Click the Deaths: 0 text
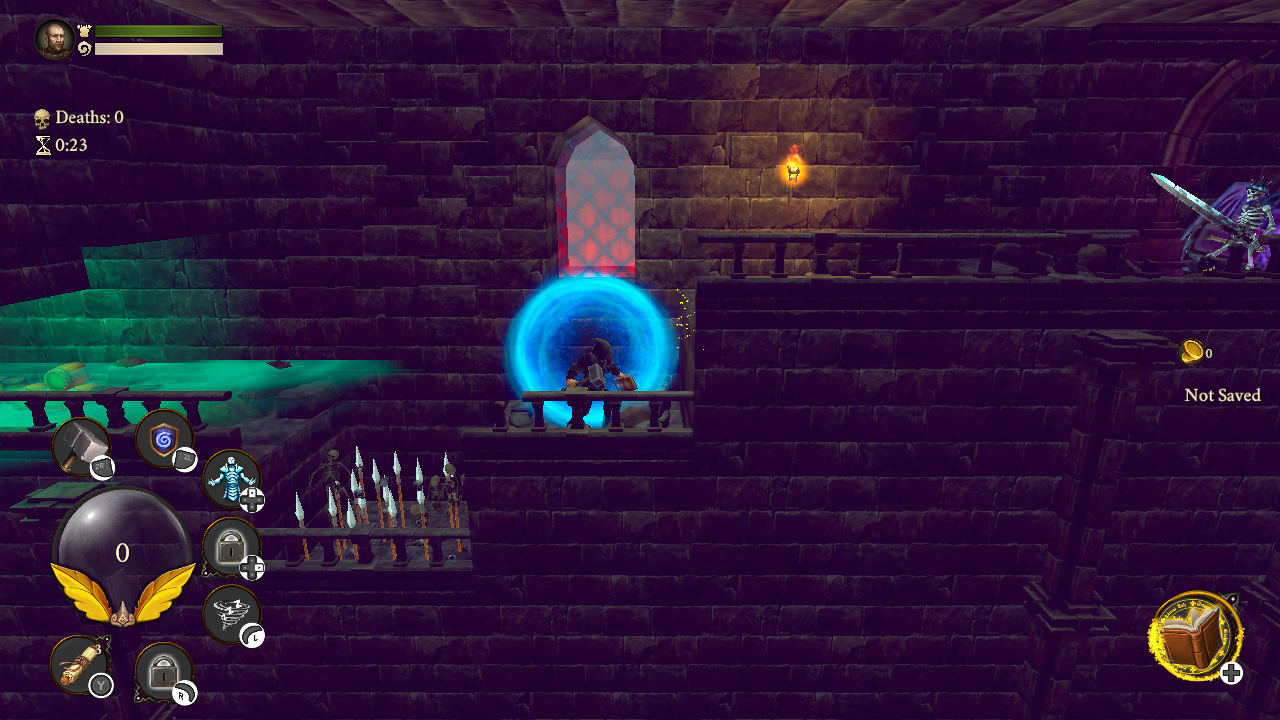Image resolution: width=1280 pixels, height=720 pixels. [x=89, y=117]
